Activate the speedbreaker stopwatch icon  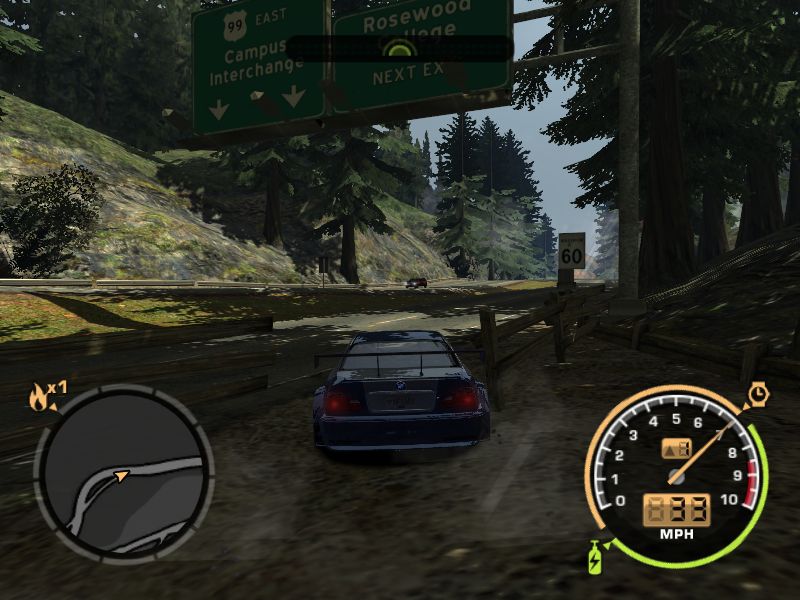point(758,395)
